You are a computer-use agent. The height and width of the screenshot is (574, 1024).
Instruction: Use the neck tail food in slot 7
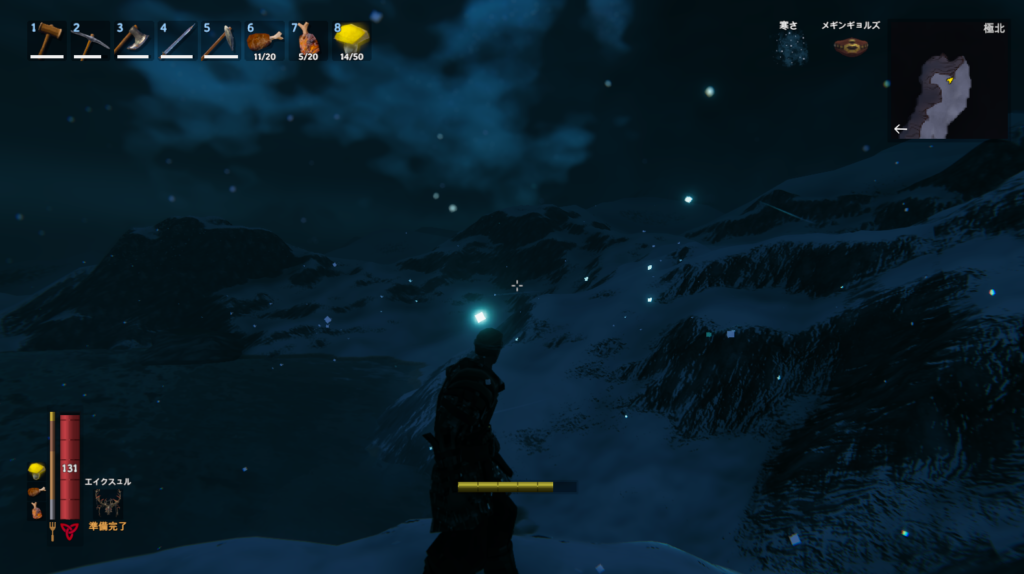pyautogui.click(x=307, y=40)
